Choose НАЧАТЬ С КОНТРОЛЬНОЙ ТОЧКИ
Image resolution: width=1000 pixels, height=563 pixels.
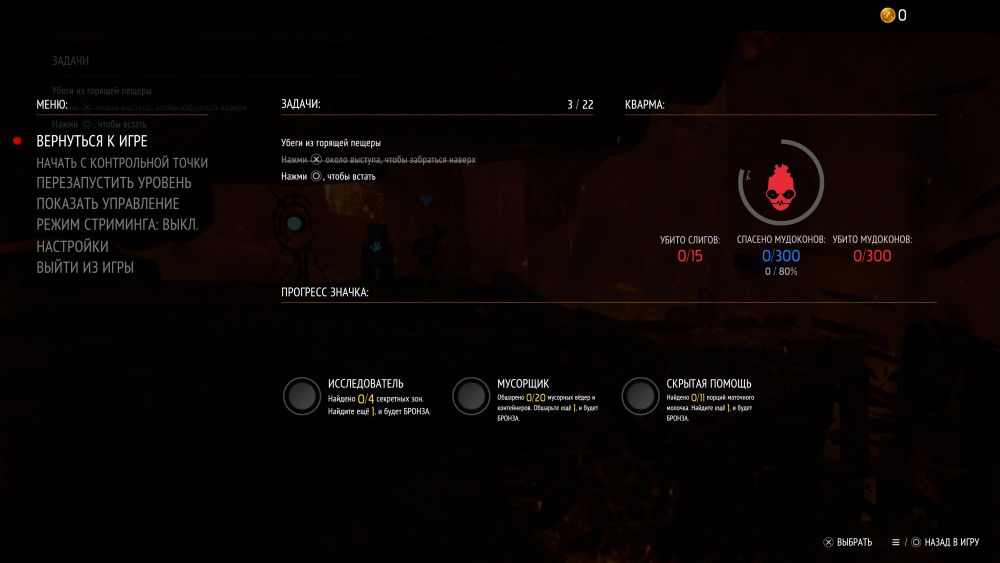[x=122, y=162]
